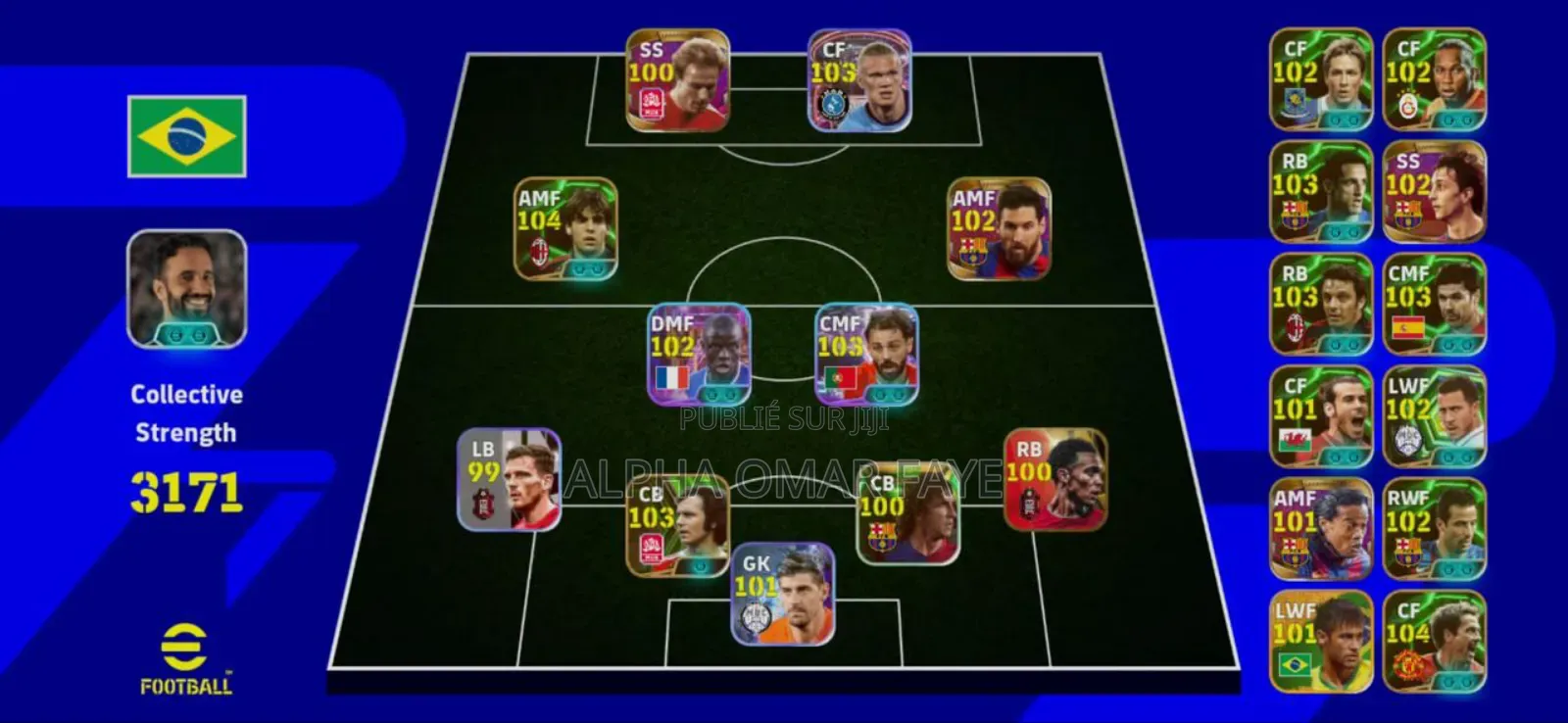Select the DMF 102 Kanté card

698,355
